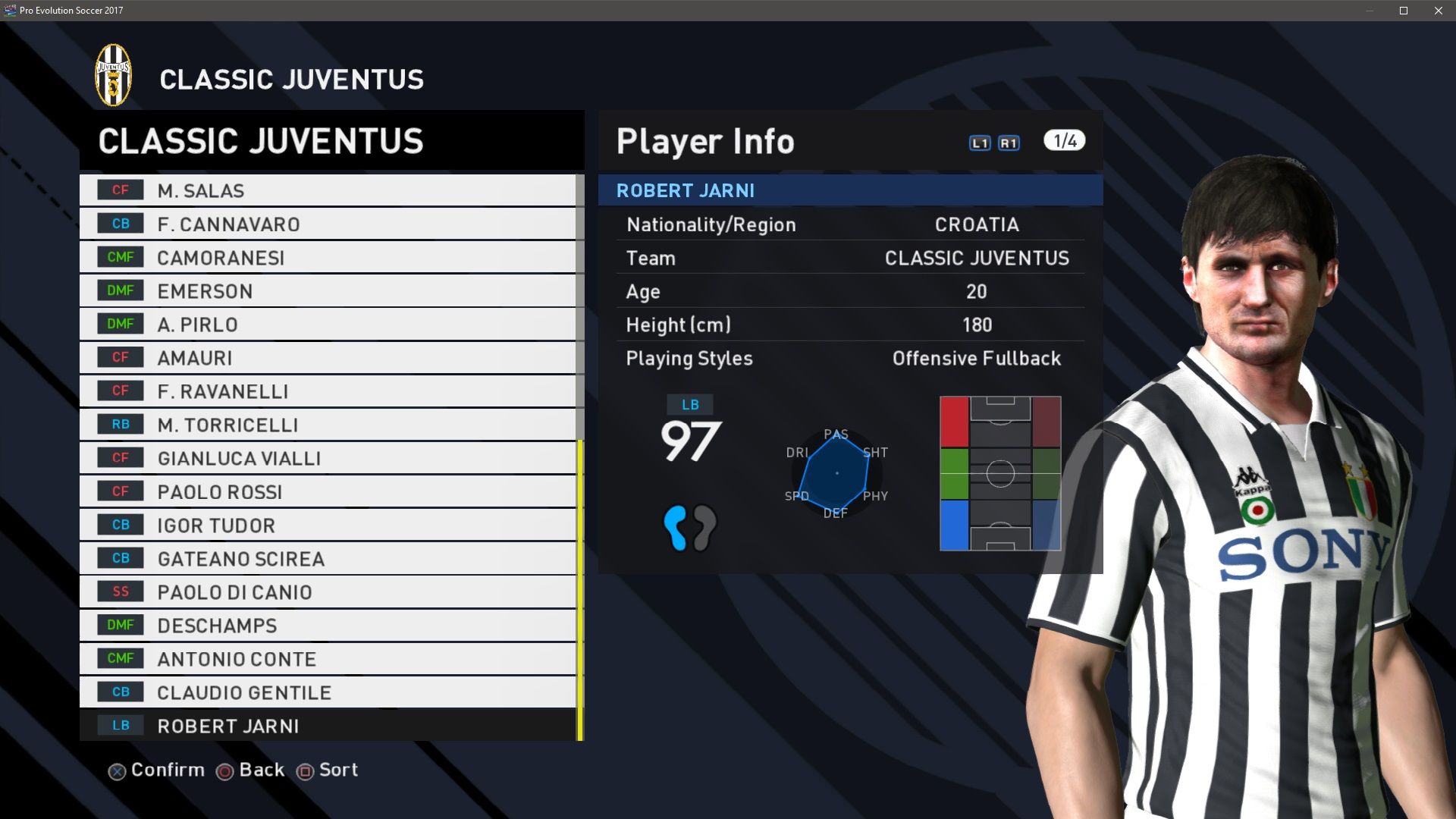Select Gianluca Vialli in the list
Image resolution: width=1456 pixels, height=819 pixels.
pos(328,458)
